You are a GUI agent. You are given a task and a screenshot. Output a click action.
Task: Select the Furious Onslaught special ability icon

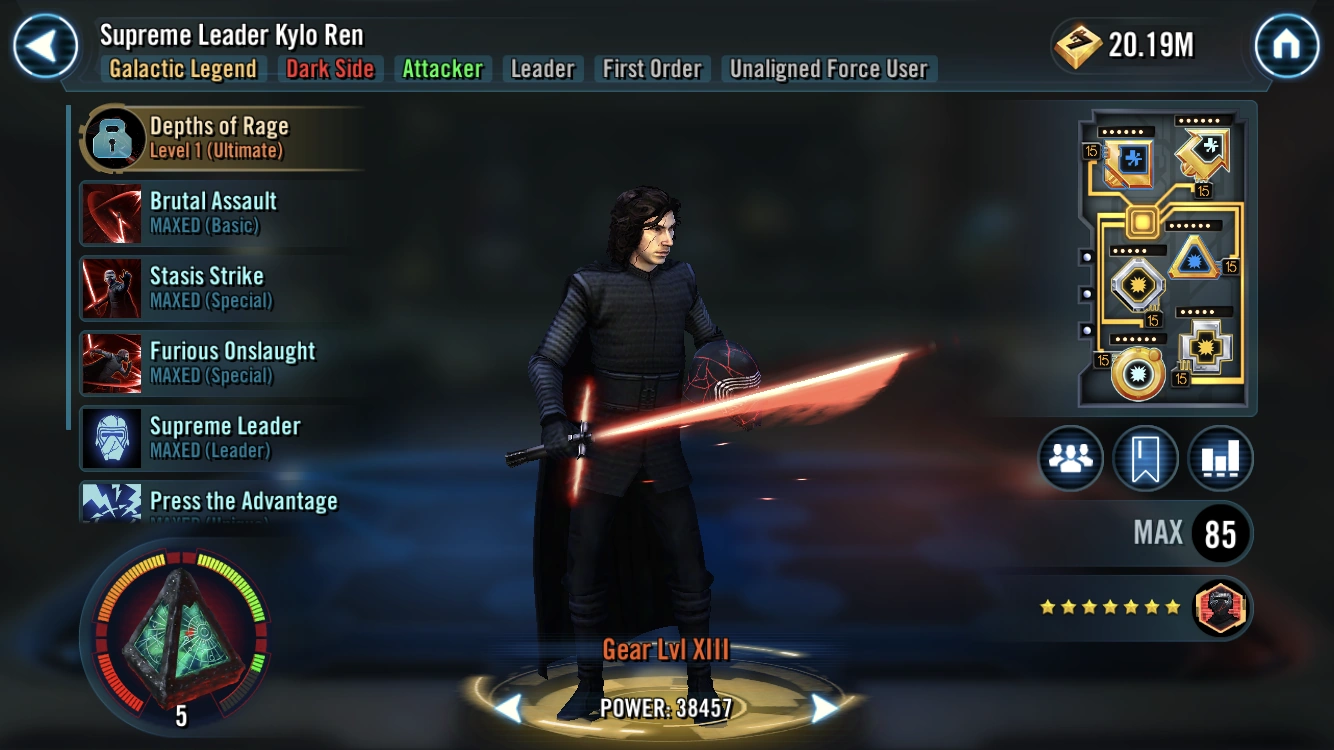pyautogui.click(x=111, y=362)
